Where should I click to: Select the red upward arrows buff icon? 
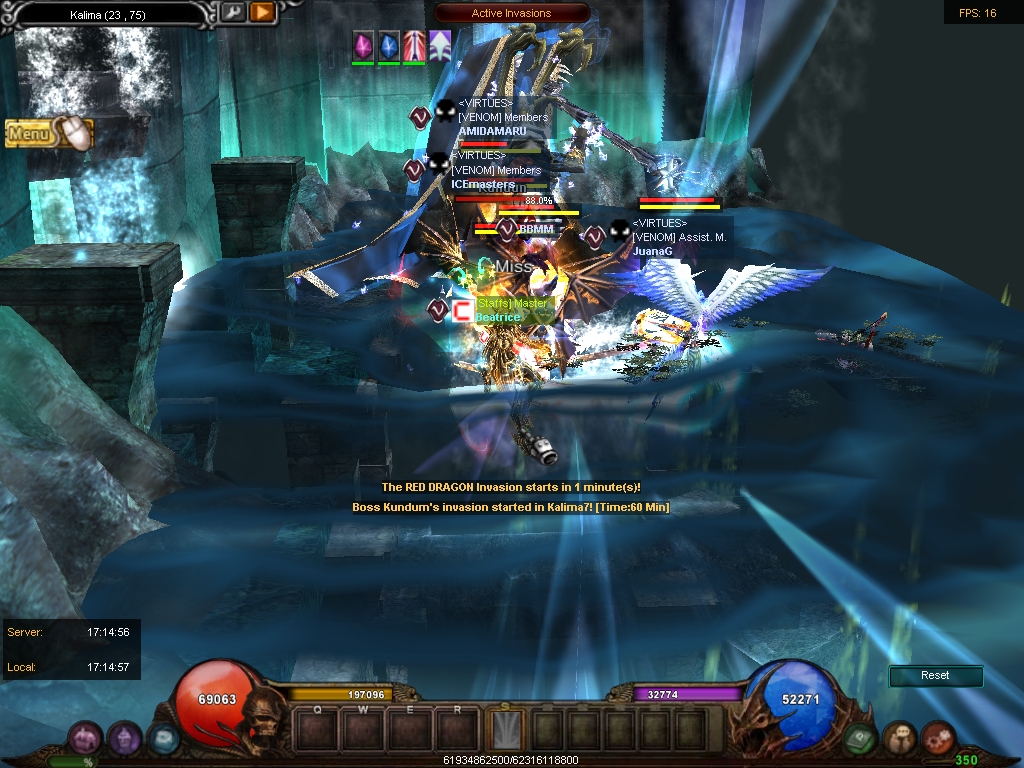tap(414, 45)
